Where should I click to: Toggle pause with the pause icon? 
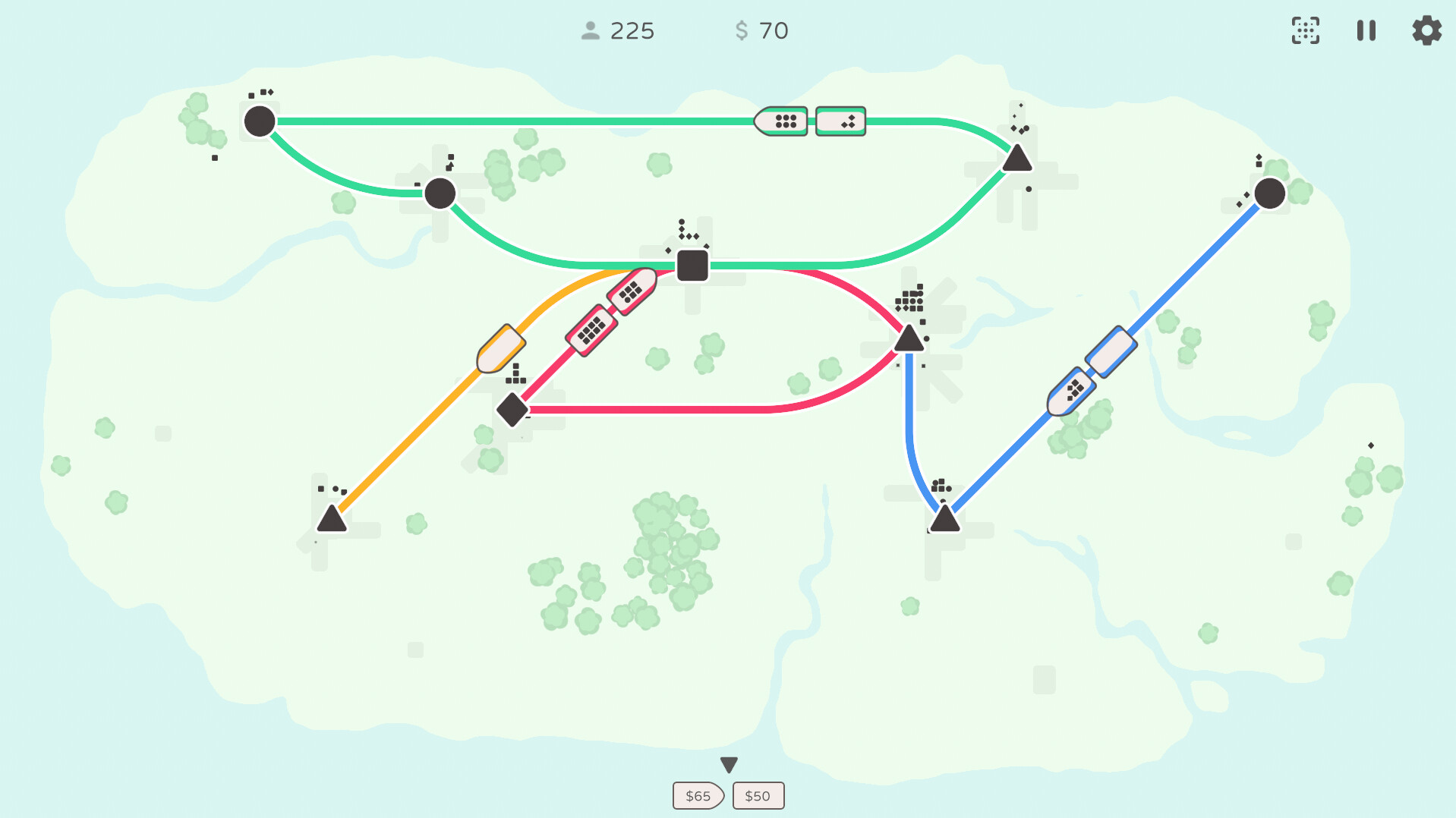1366,31
